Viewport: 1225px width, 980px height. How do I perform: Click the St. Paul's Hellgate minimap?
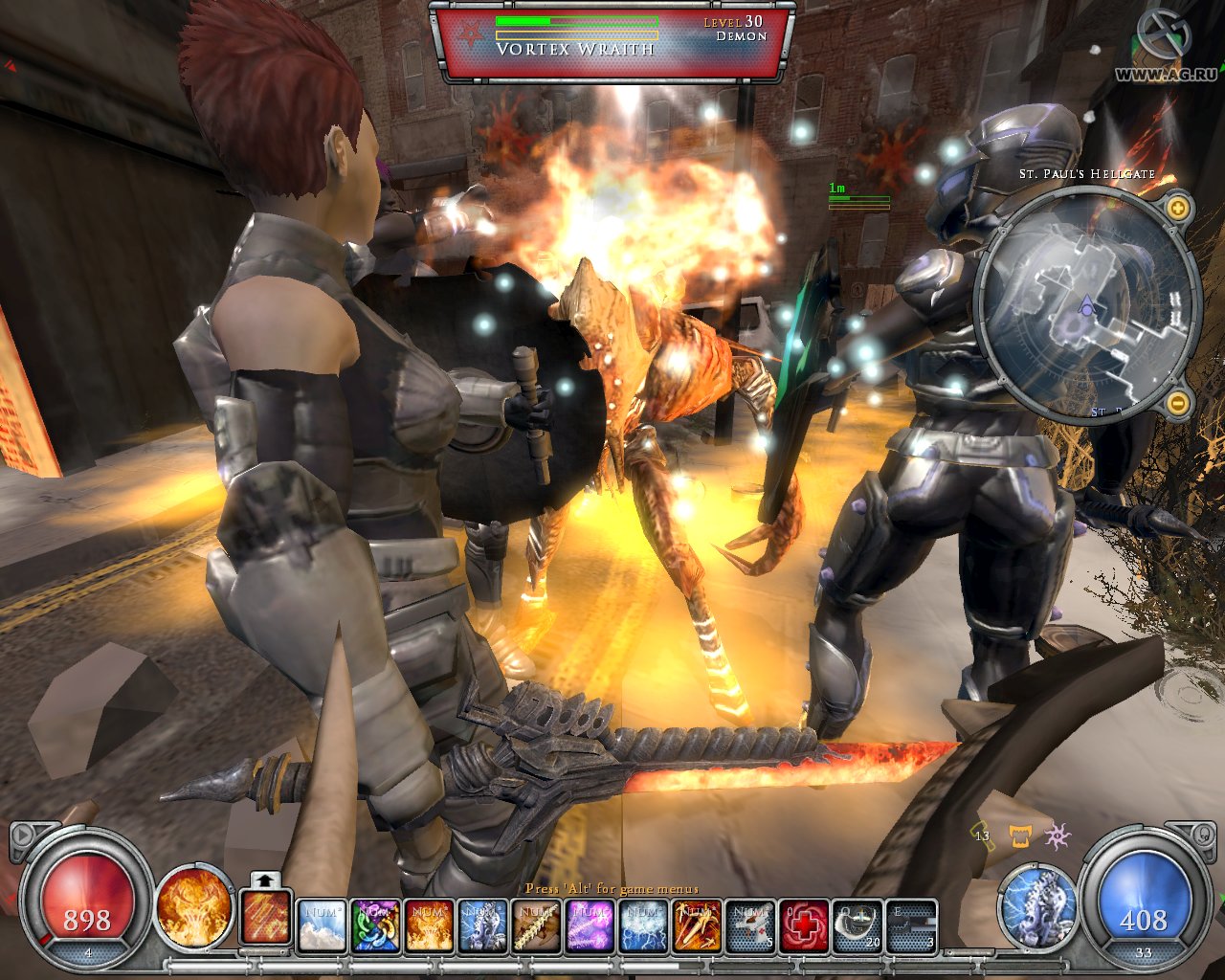point(1086,304)
